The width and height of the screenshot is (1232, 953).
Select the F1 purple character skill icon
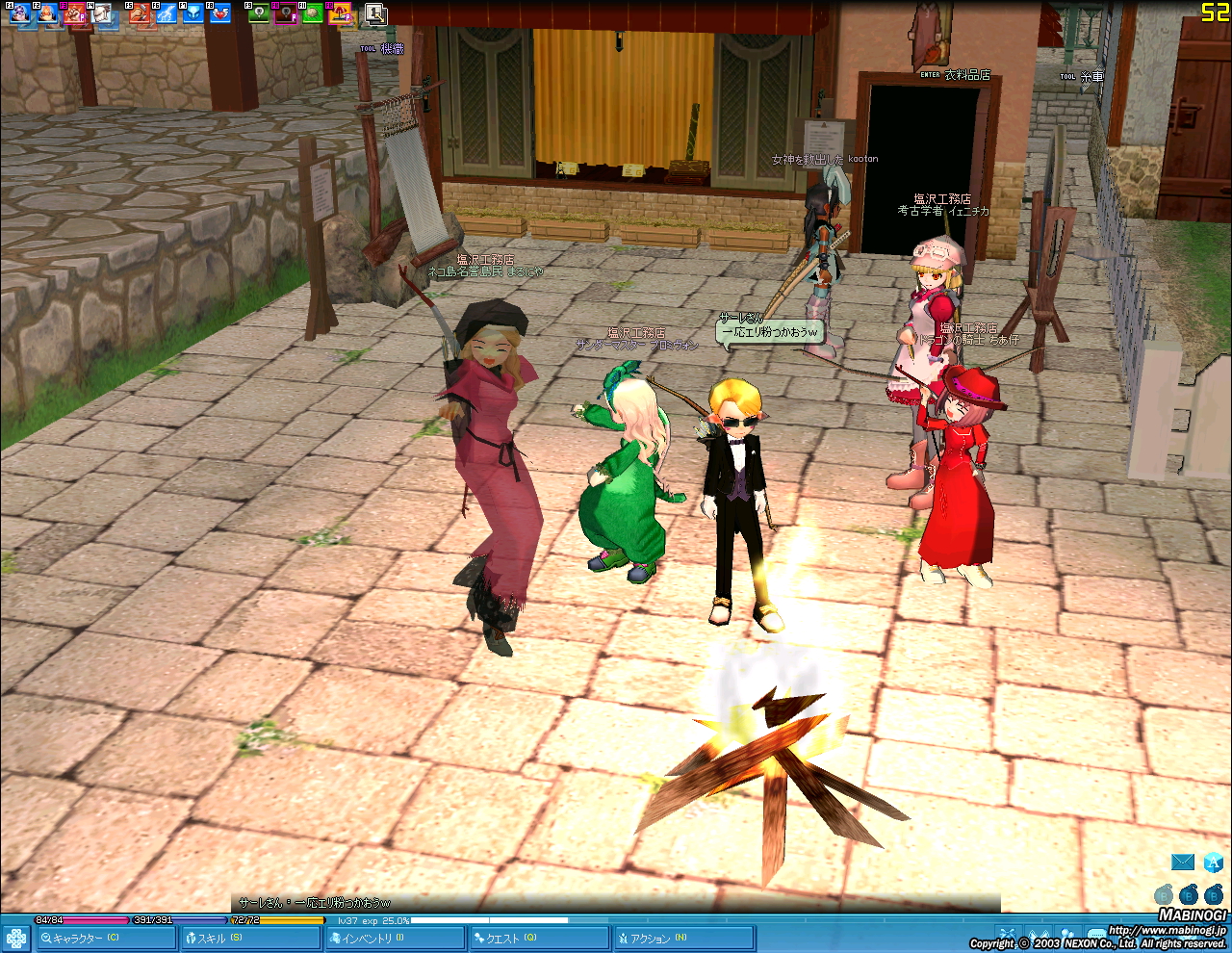20,13
